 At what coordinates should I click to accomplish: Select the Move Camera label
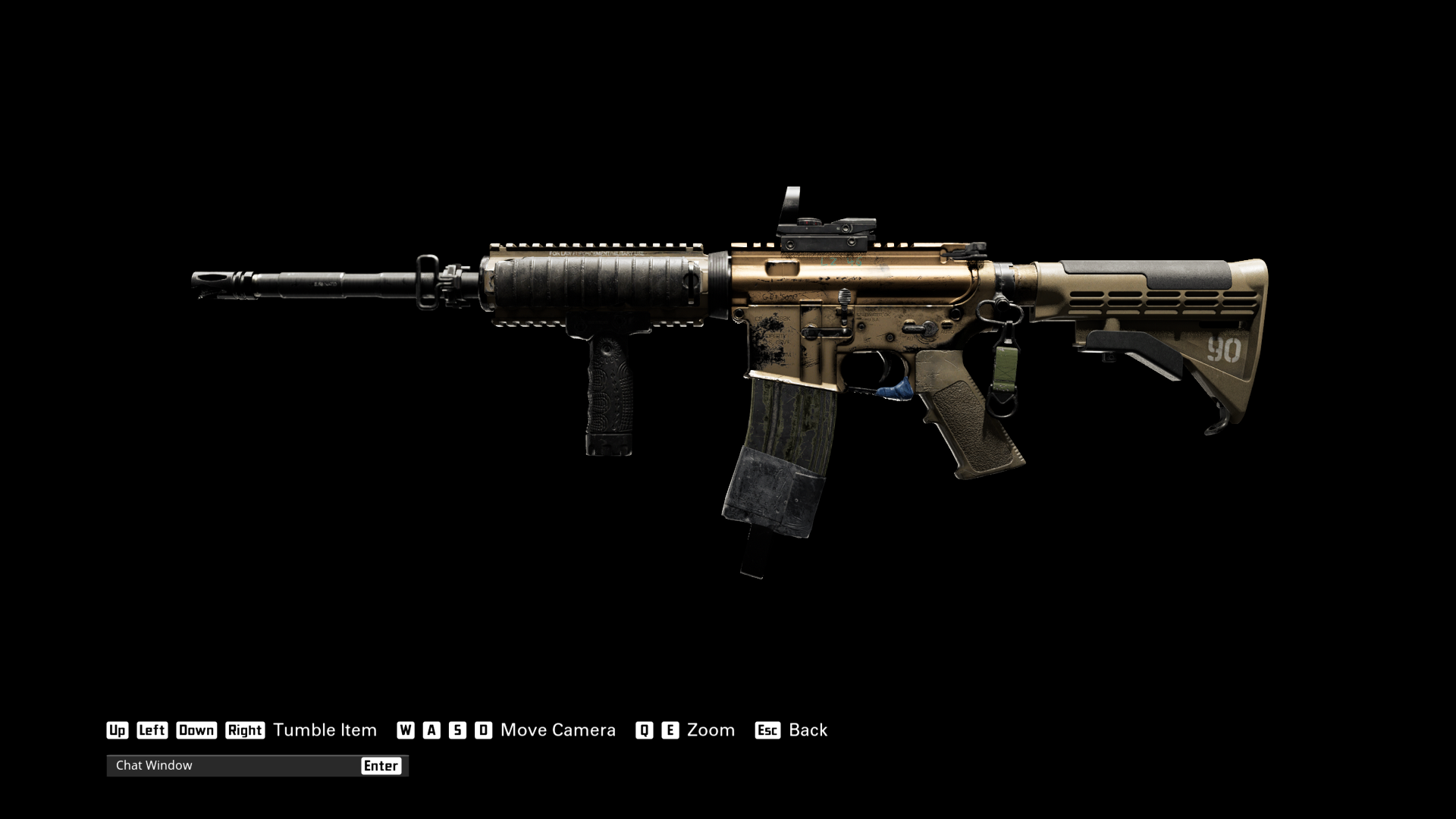point(557,730)
